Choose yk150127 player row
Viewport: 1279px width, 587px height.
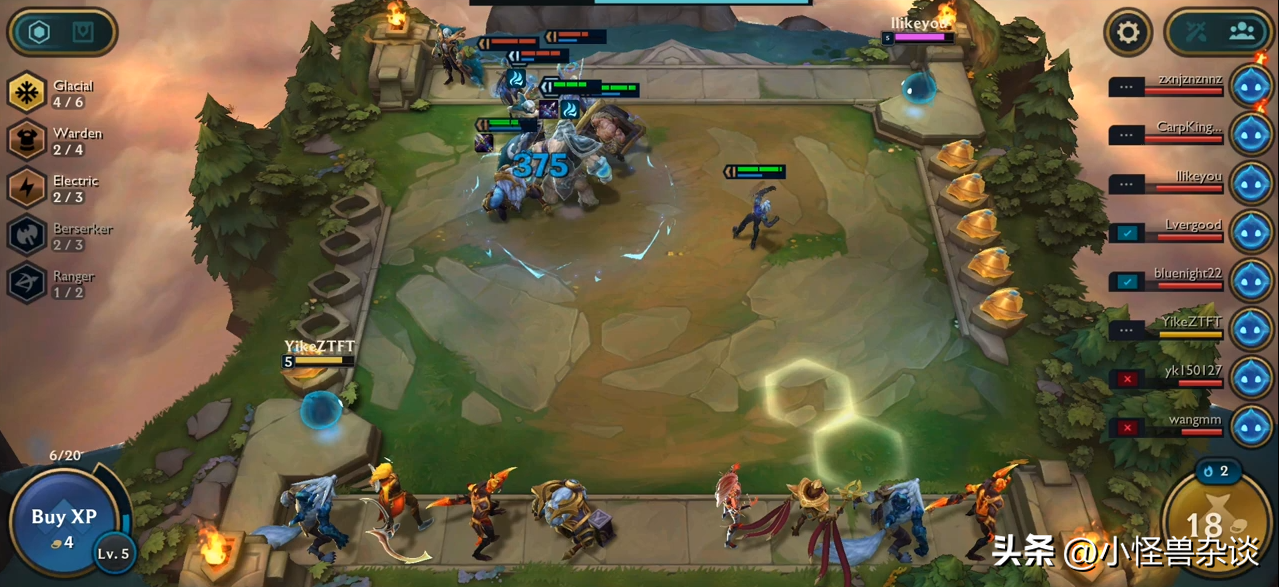tap(1250, 377)
